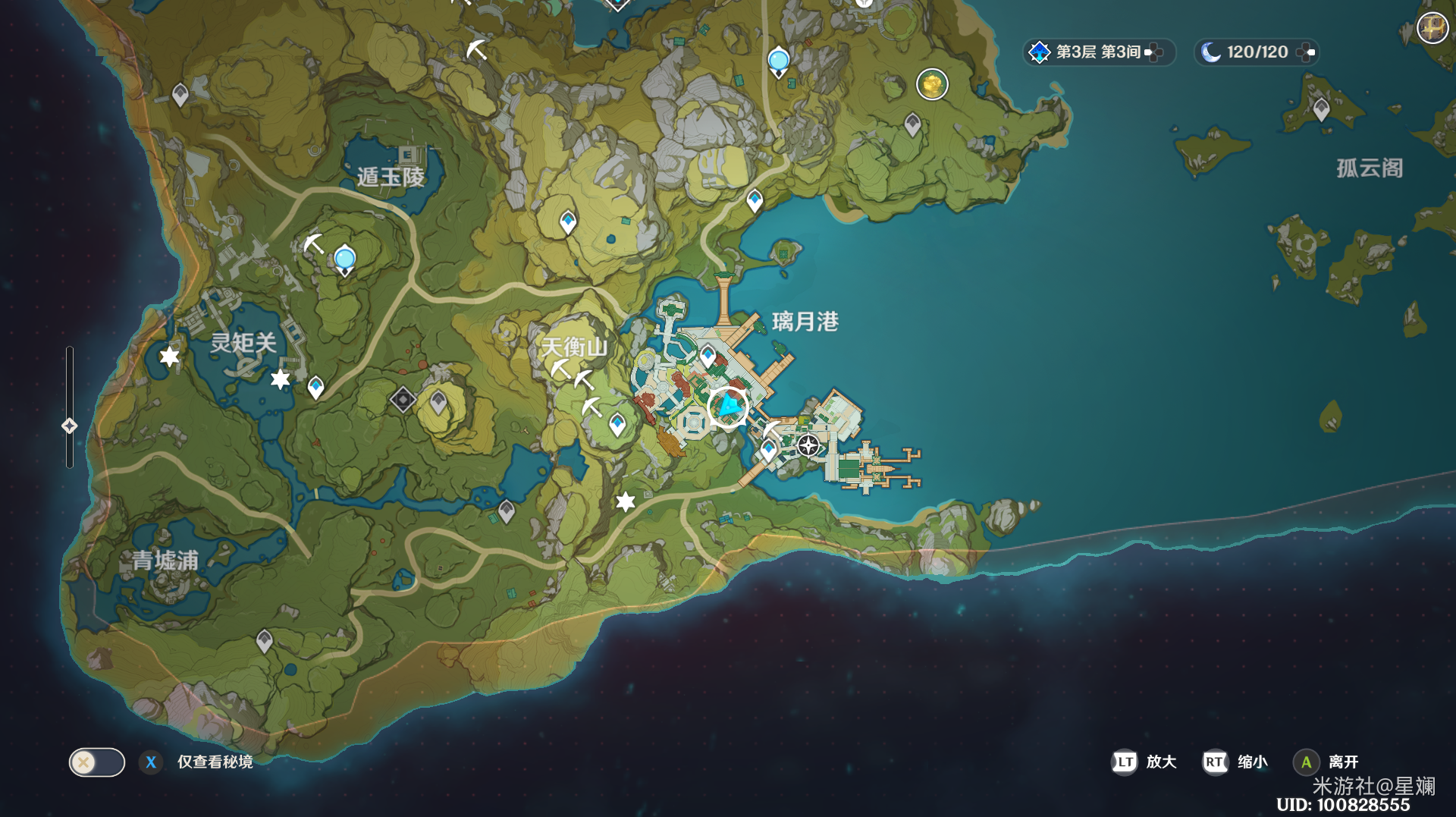
Task: Open the Serenitea Pot icon in top-right corner
Action: (x=1432, y=27)
